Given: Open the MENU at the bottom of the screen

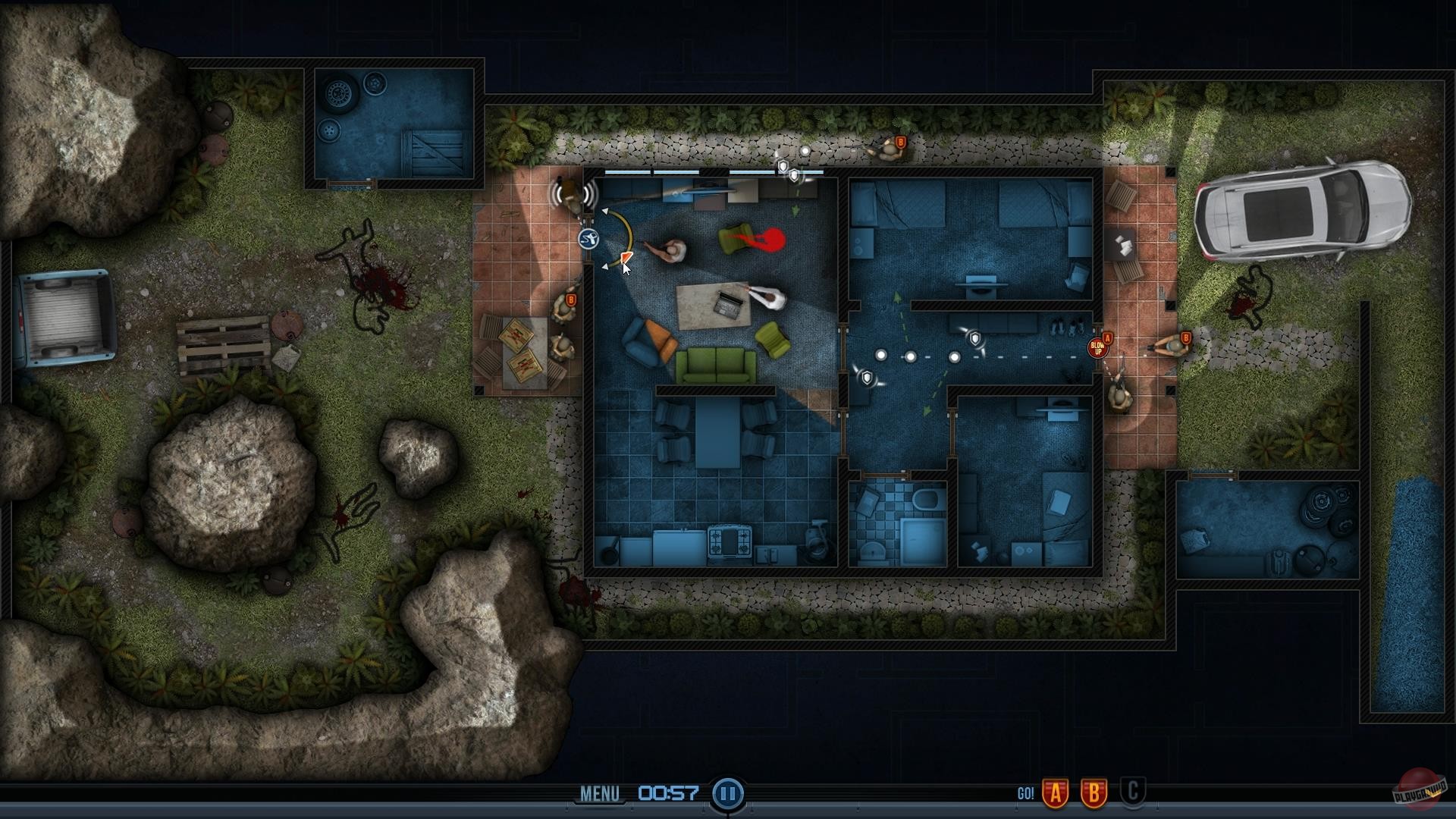Looking at the screenshot, I should point(601,793).
